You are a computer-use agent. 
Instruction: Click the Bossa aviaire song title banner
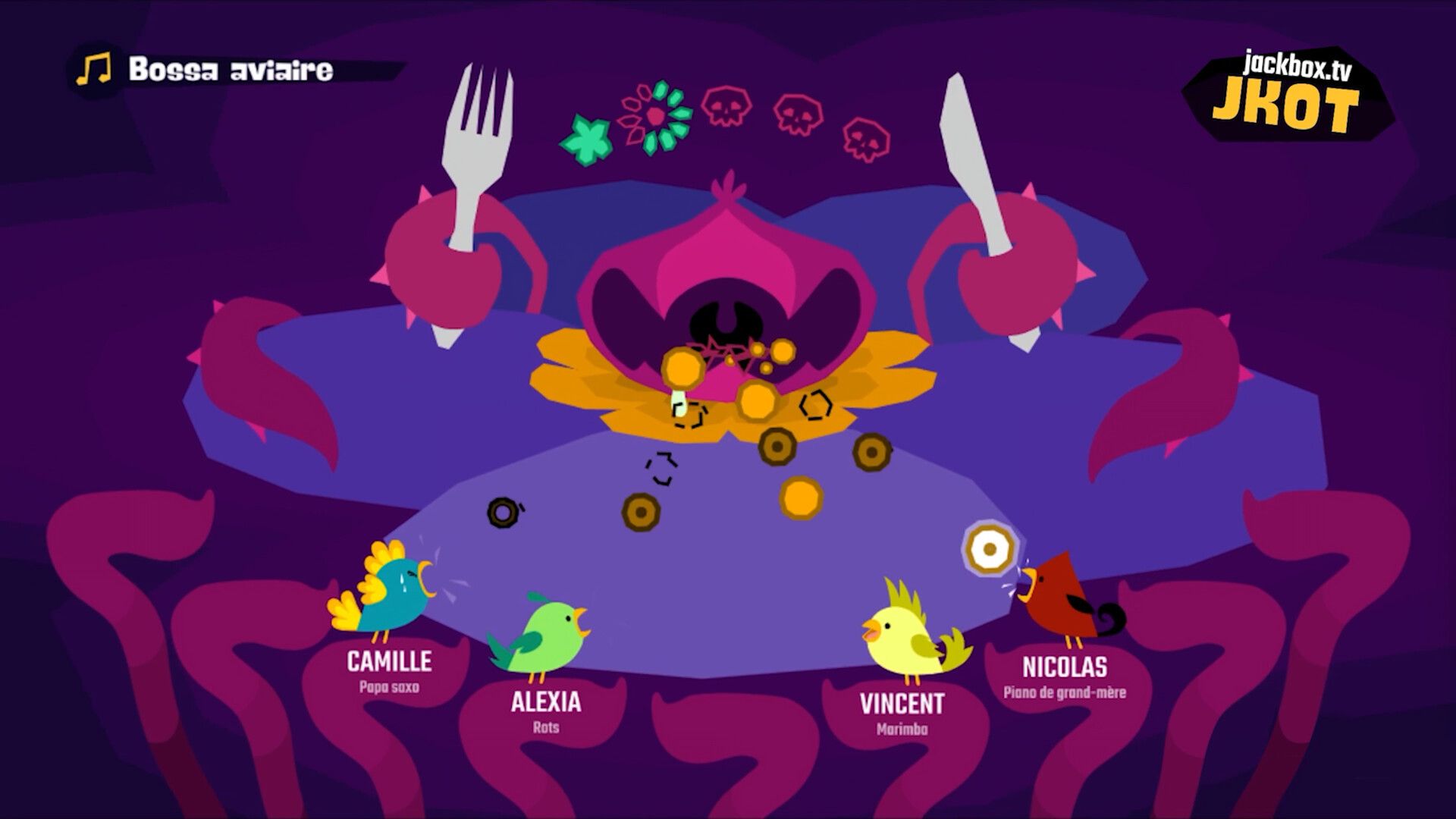230,70
